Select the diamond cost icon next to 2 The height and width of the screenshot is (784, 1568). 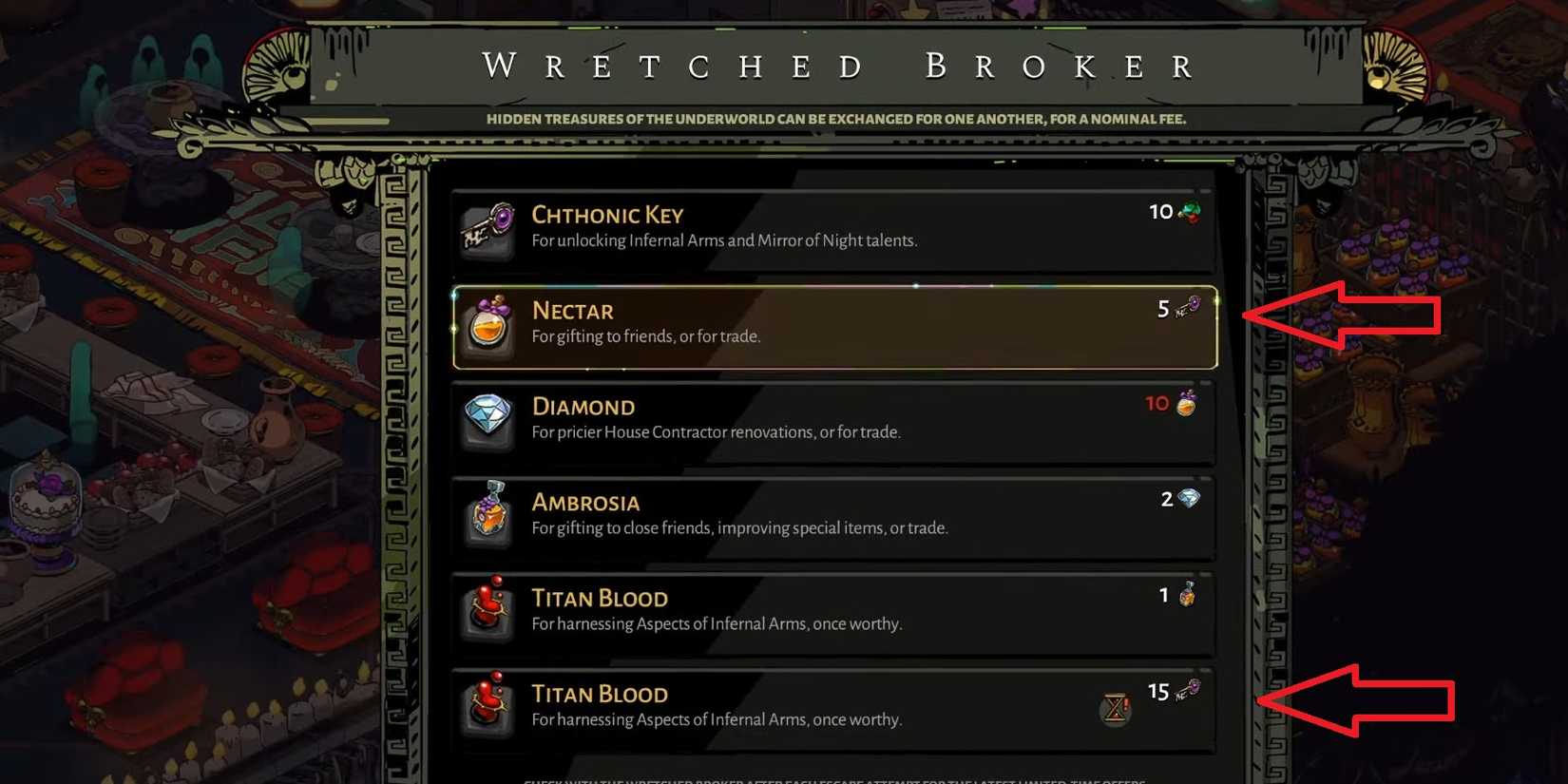[1190, 498]
